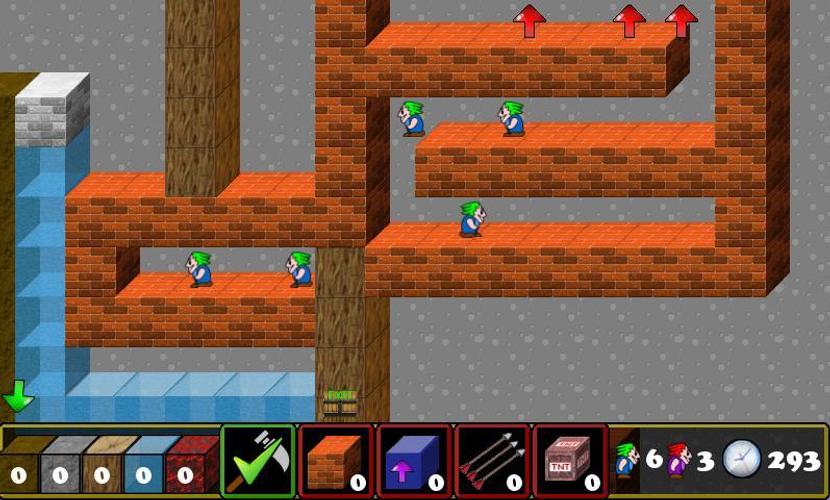Select the wood block inventory slot
Image resolution: width=830 pixels, height=500 pixels.
[x=102, y=465]
